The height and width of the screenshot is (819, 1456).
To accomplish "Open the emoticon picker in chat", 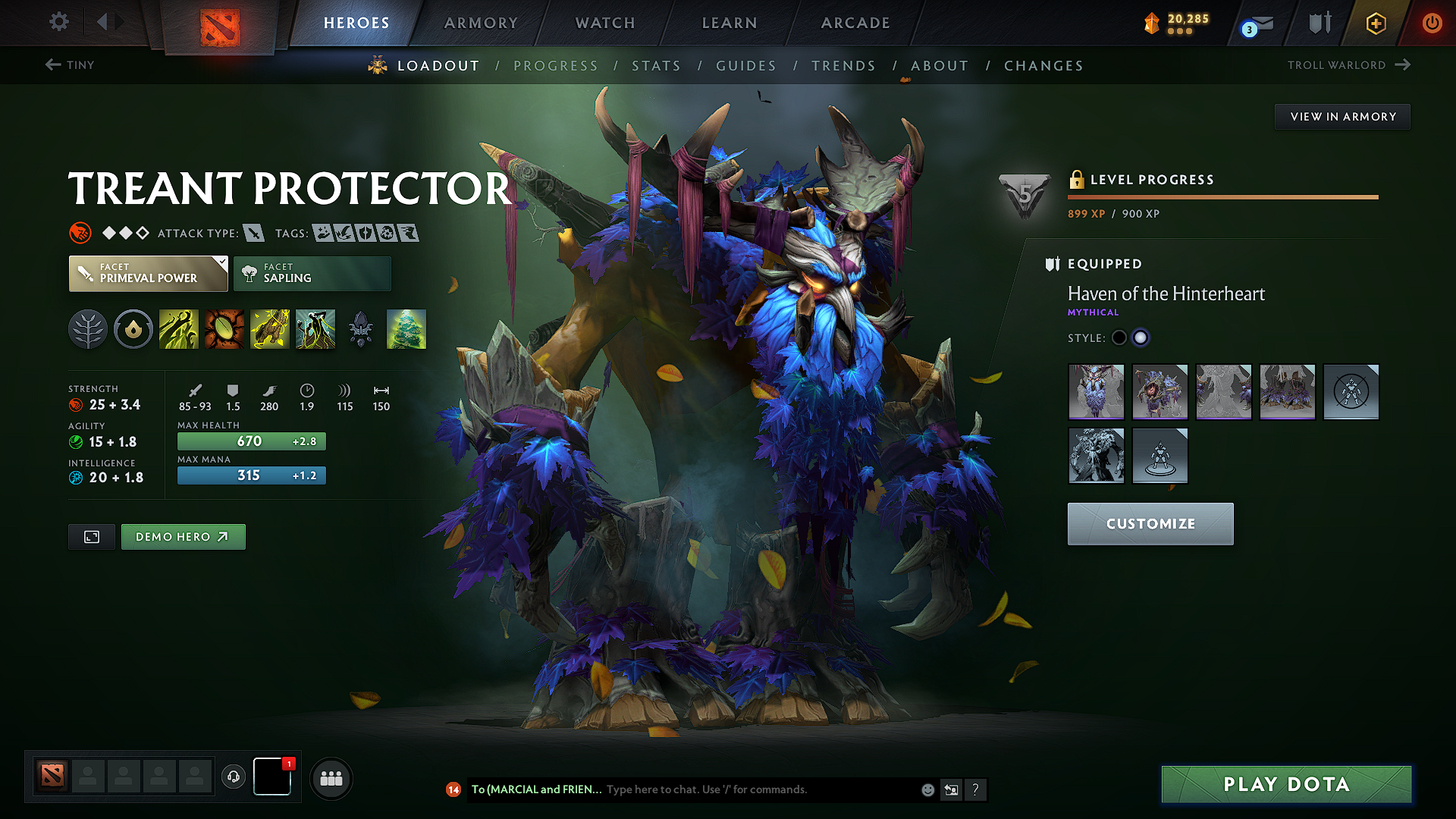I will [927, 789].
